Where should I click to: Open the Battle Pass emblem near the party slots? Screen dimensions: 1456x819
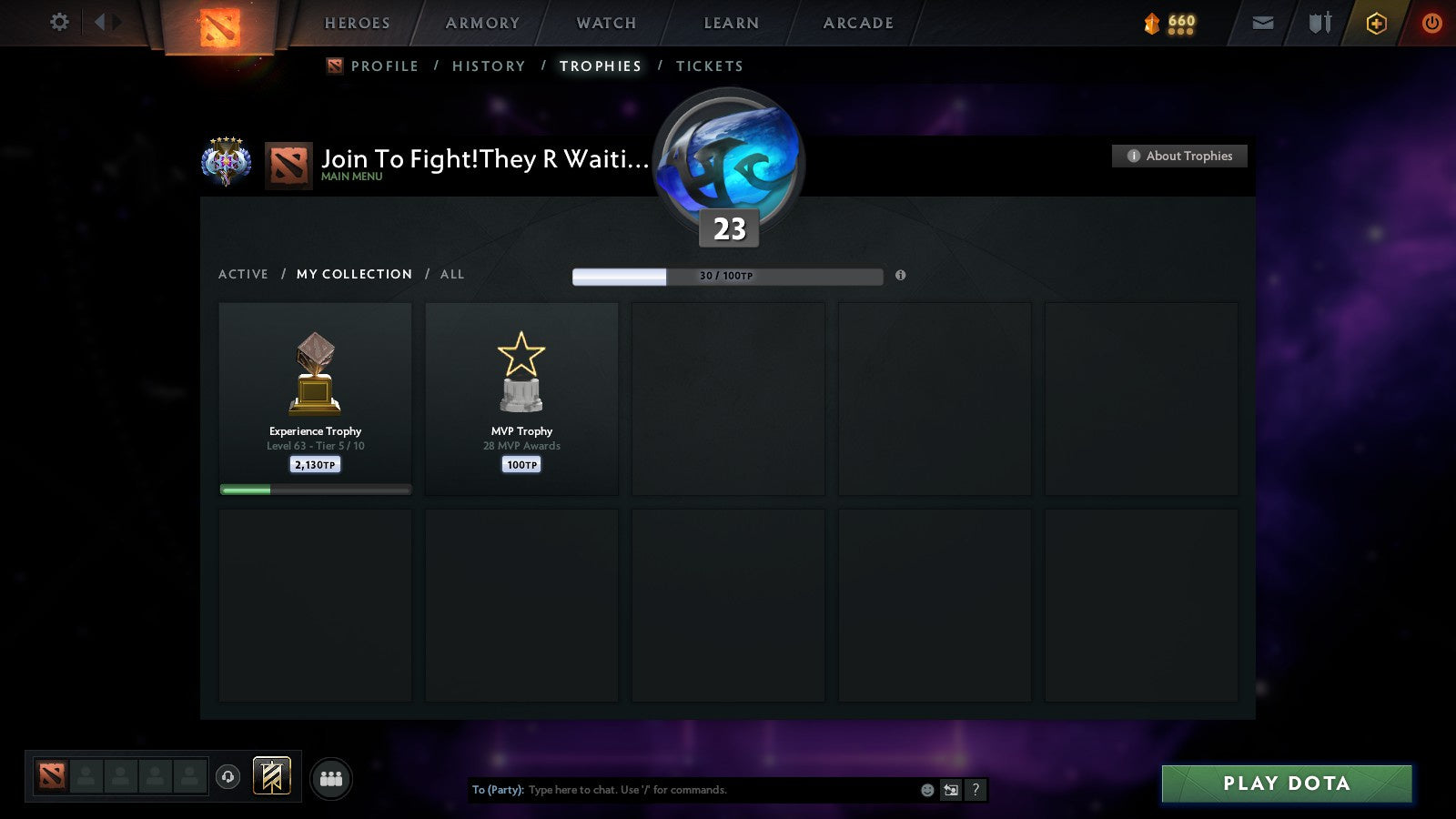(x=271, y=776)
